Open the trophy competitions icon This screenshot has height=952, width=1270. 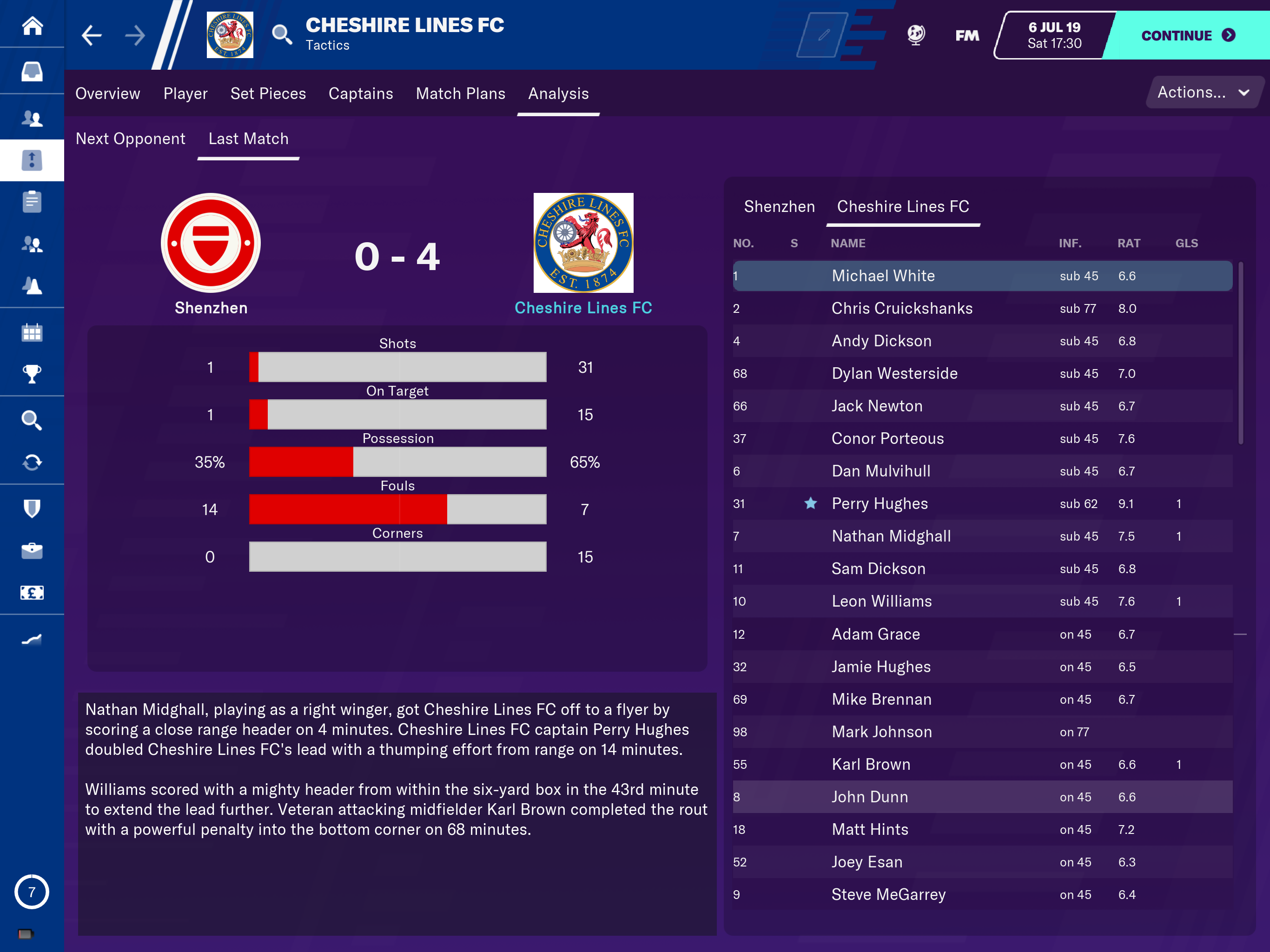tap(32, 374)
